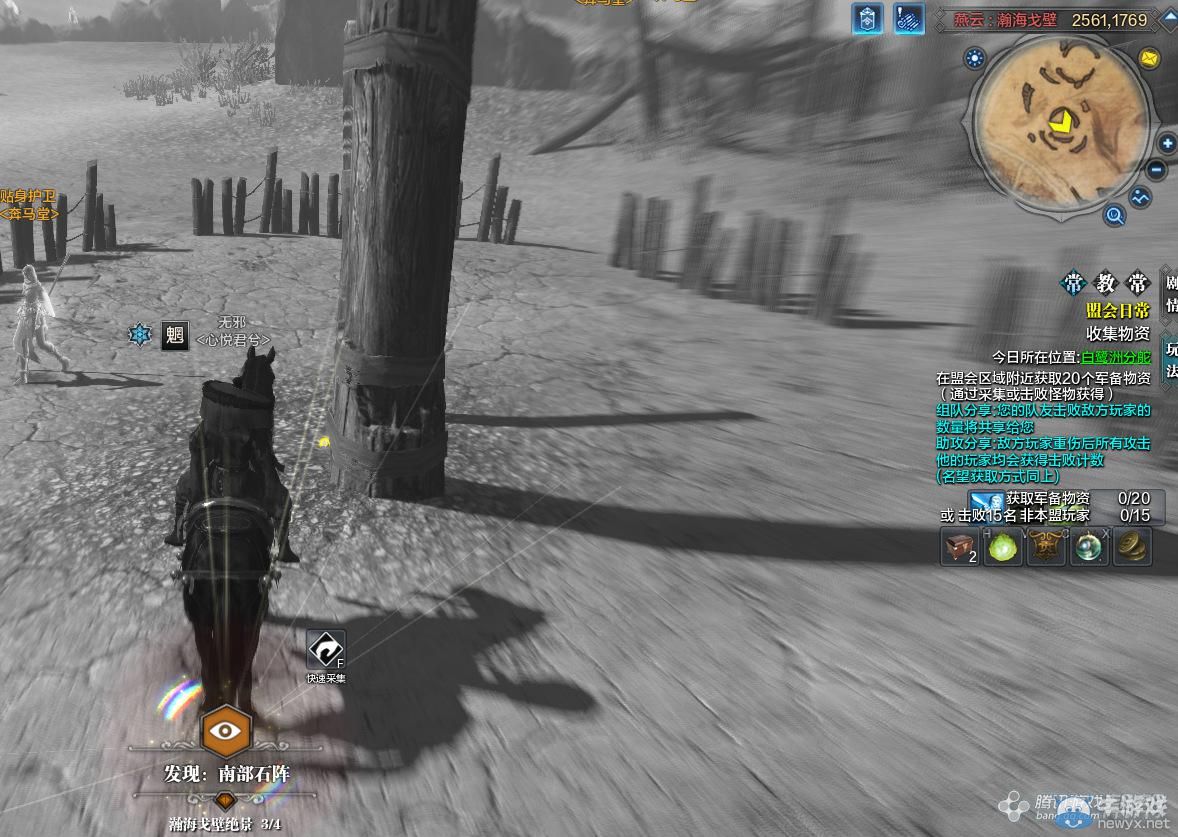This screenshot has width=1178, height=837.
Task: Zoom in the minimap with plus button
Action: click(x=1167, y=144)
